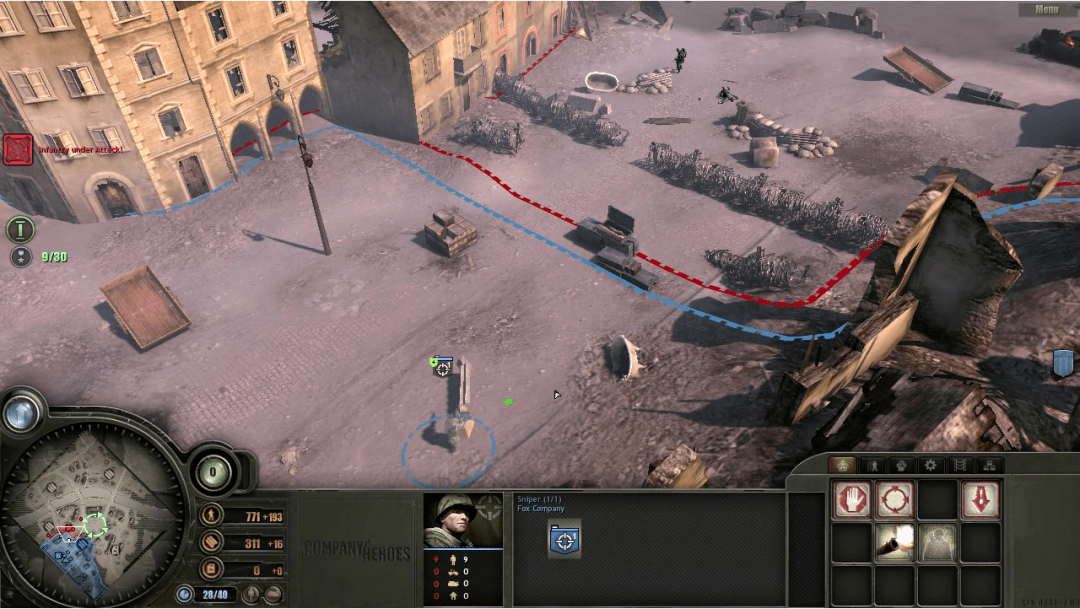Click the green command points dial
Viewport: 1080px width, 609px height.
[x=213, y=470]
